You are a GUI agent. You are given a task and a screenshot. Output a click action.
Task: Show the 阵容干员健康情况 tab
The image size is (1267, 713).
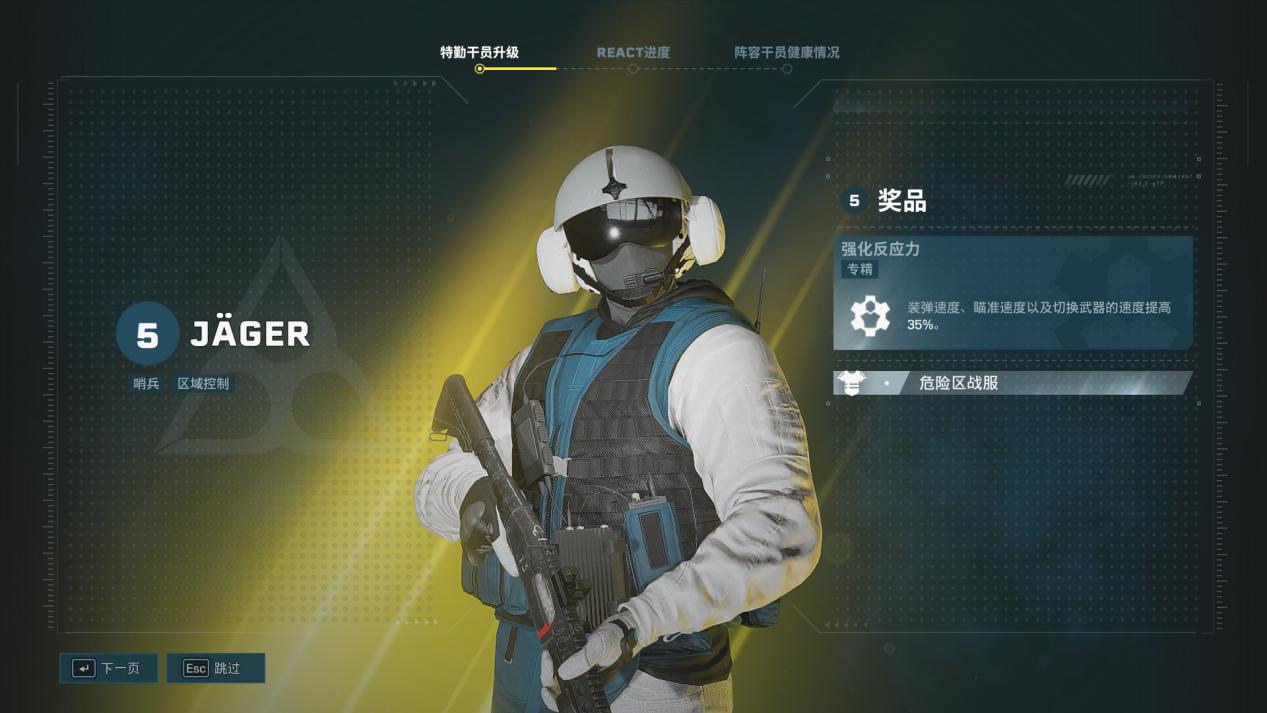pyautogui.click(x=787, y=53)
